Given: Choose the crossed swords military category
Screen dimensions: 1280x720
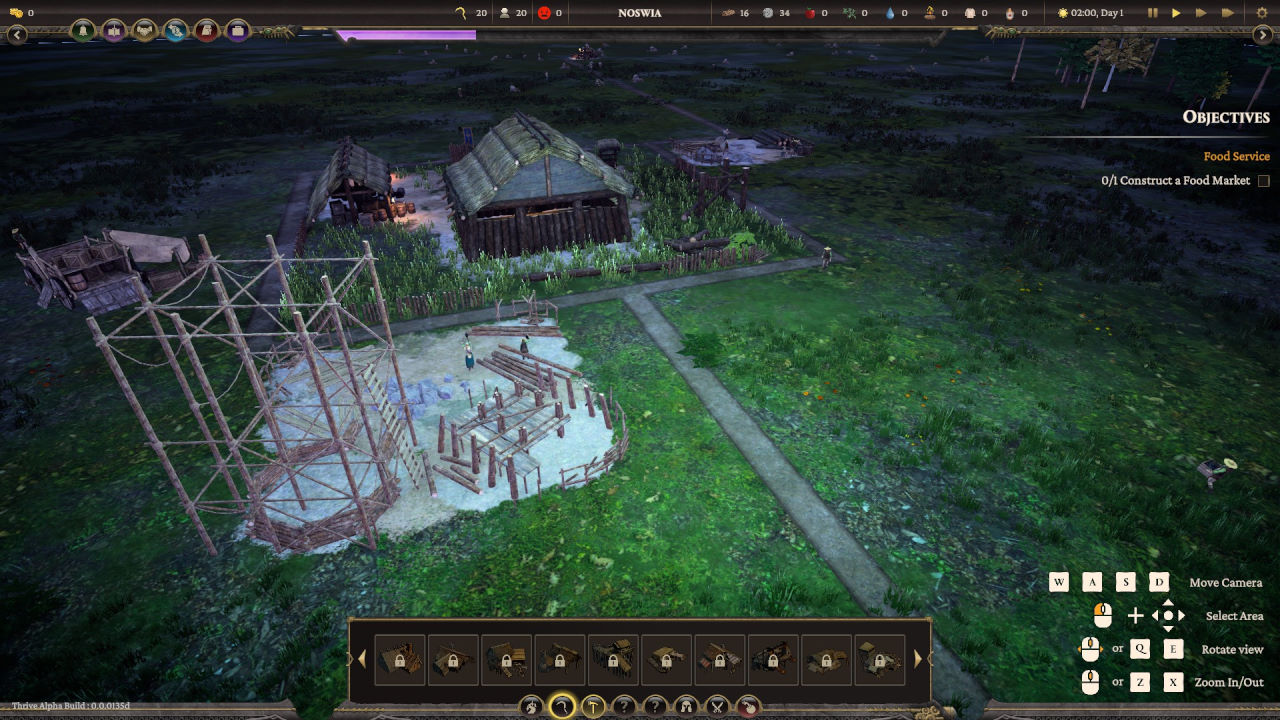Looking at the screenshot, I should pyautogui.click(x=717, y=707).
